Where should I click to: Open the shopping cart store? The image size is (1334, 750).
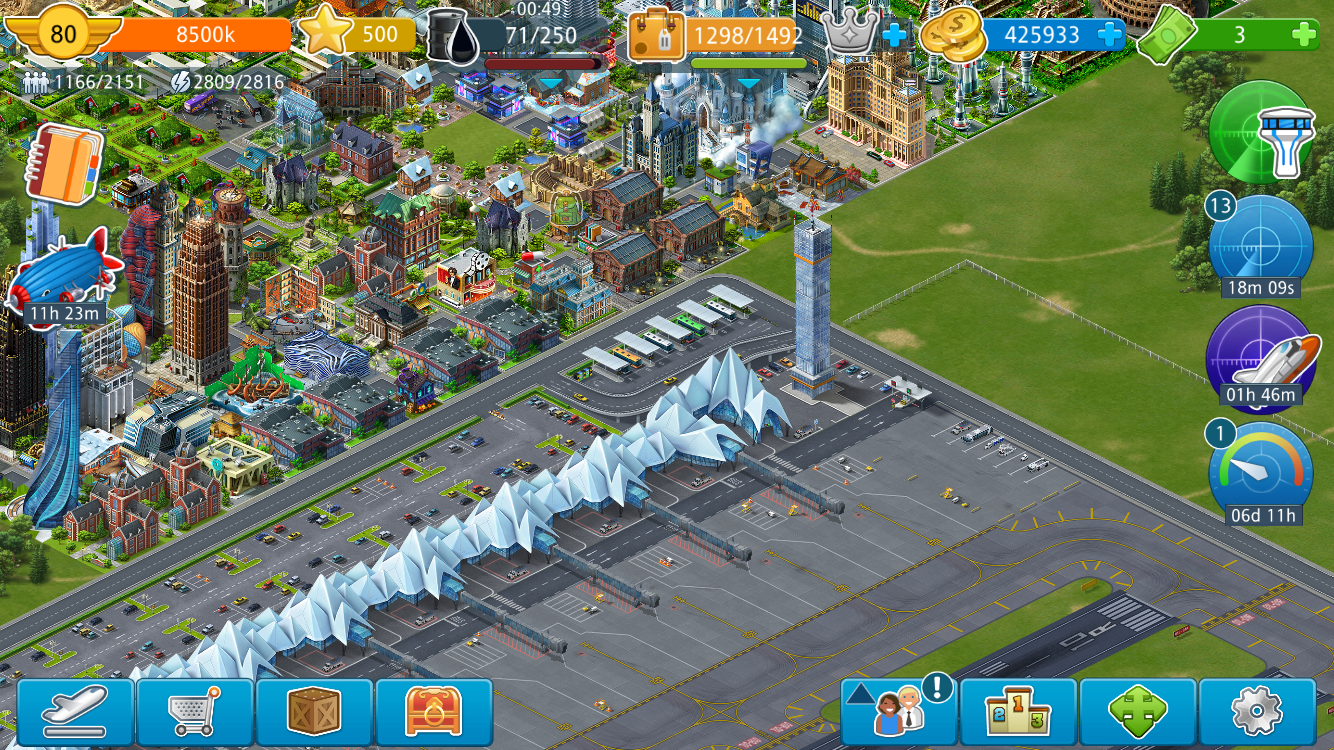pos(195,713)
